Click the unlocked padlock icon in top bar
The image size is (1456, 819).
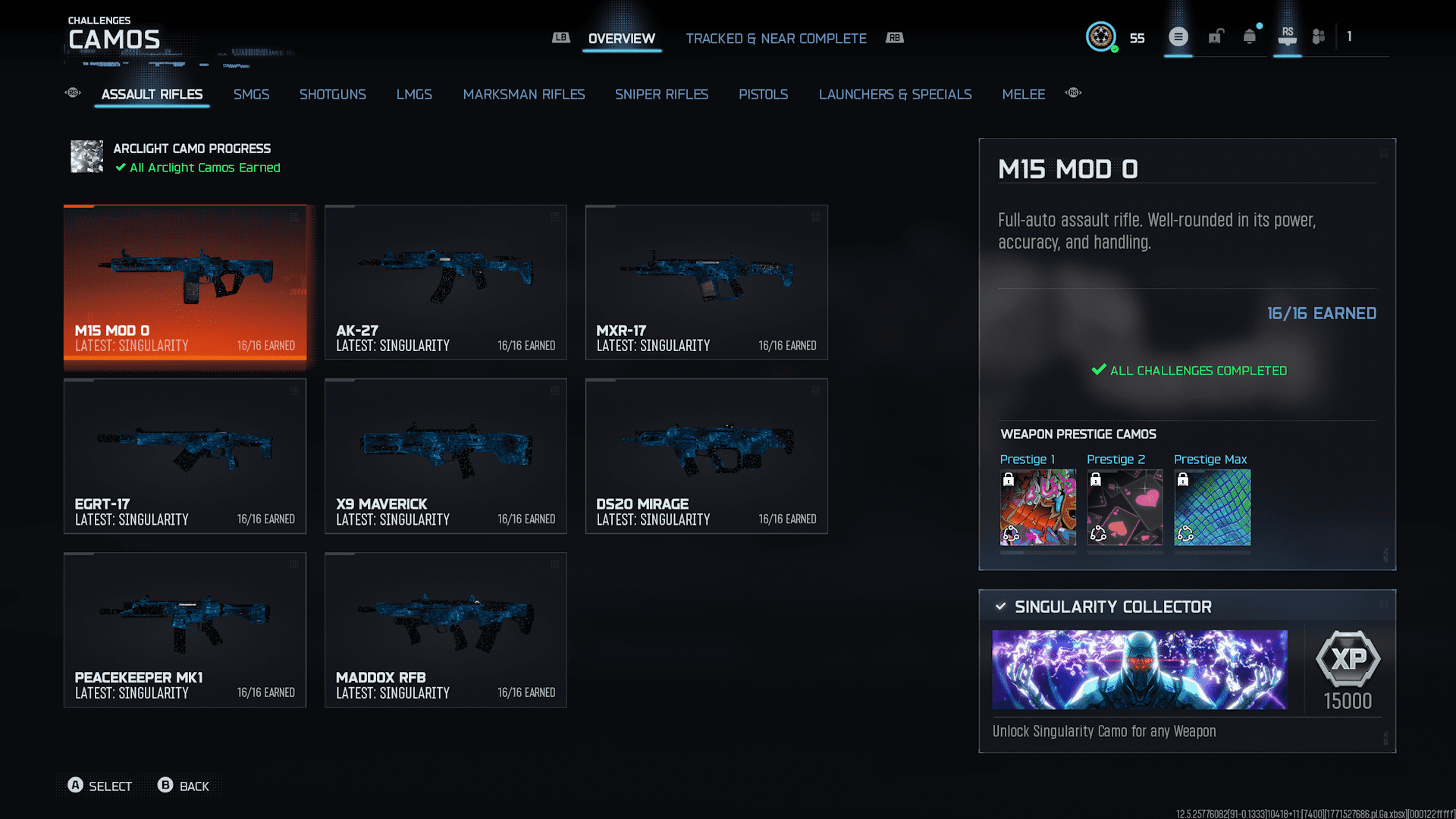coord(1216,36)
